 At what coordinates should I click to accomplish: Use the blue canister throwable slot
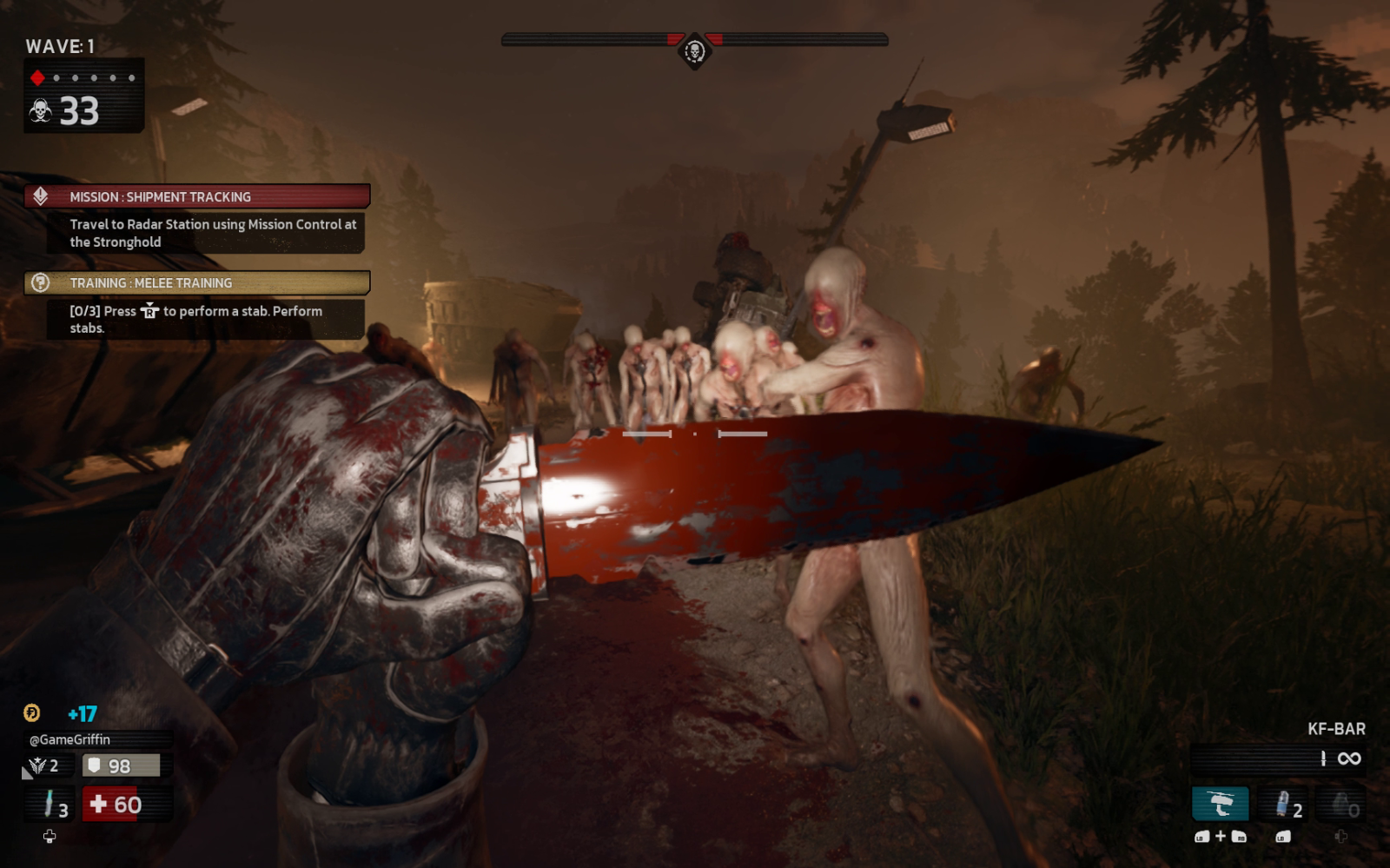pos(1285,805)
